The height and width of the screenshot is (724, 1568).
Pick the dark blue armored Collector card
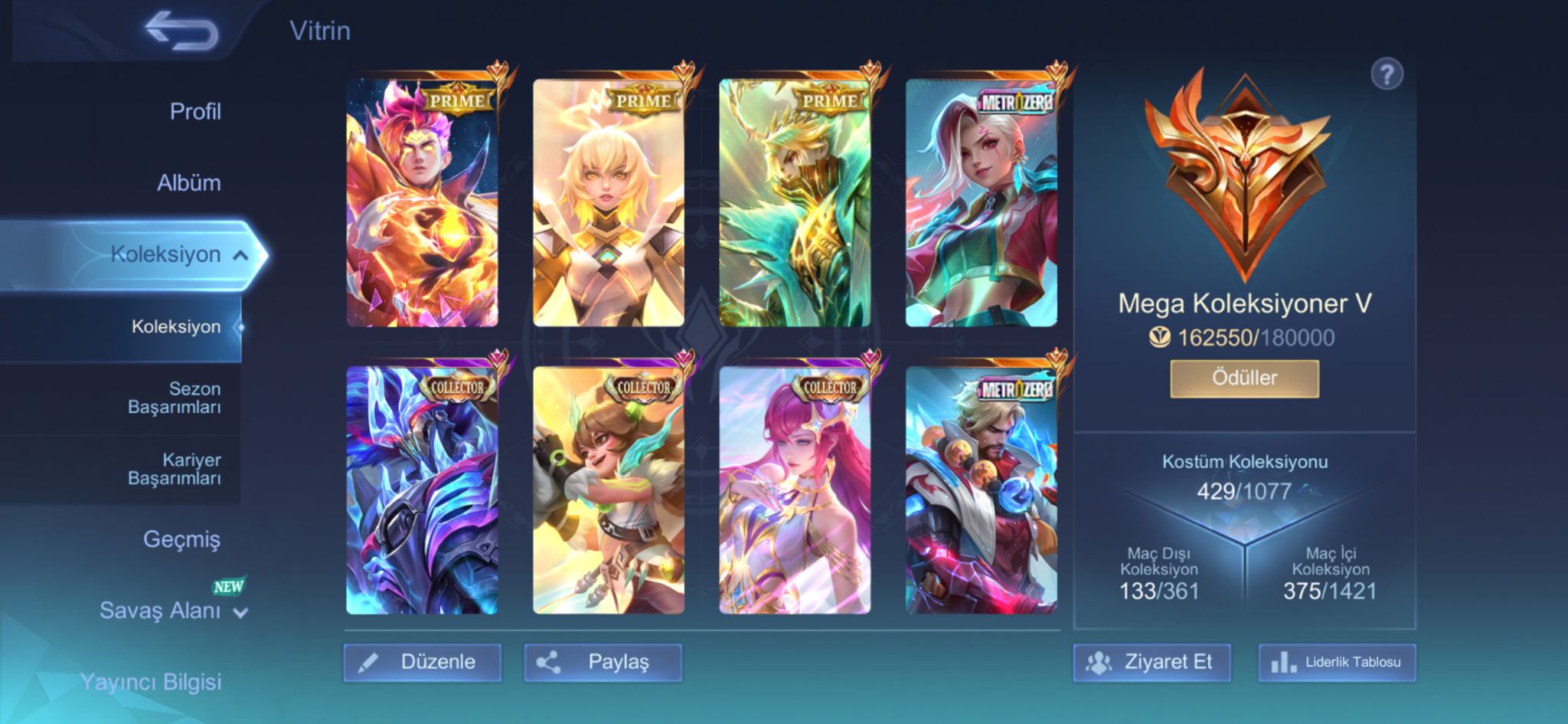point(423,490)
